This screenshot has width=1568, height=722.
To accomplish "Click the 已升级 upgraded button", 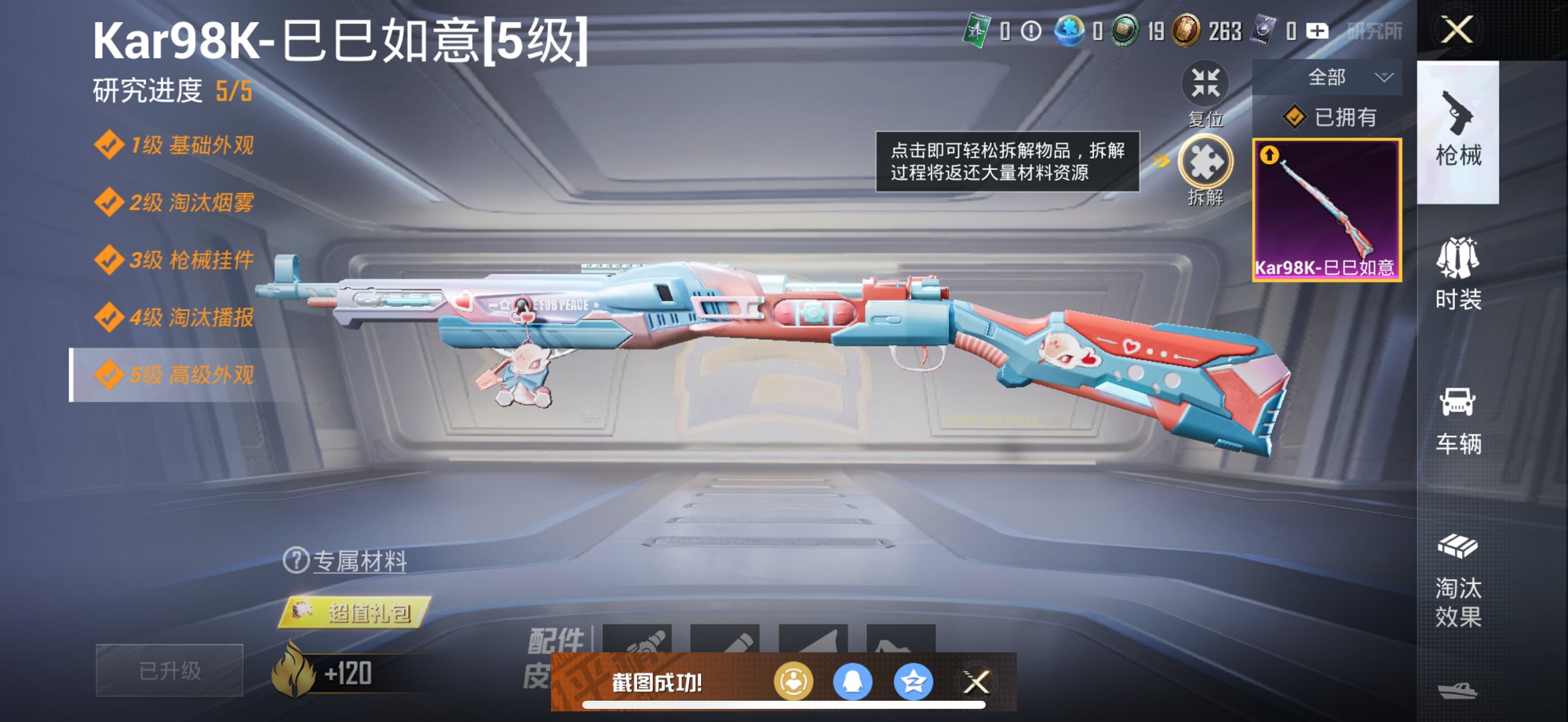I will (169, 671).
